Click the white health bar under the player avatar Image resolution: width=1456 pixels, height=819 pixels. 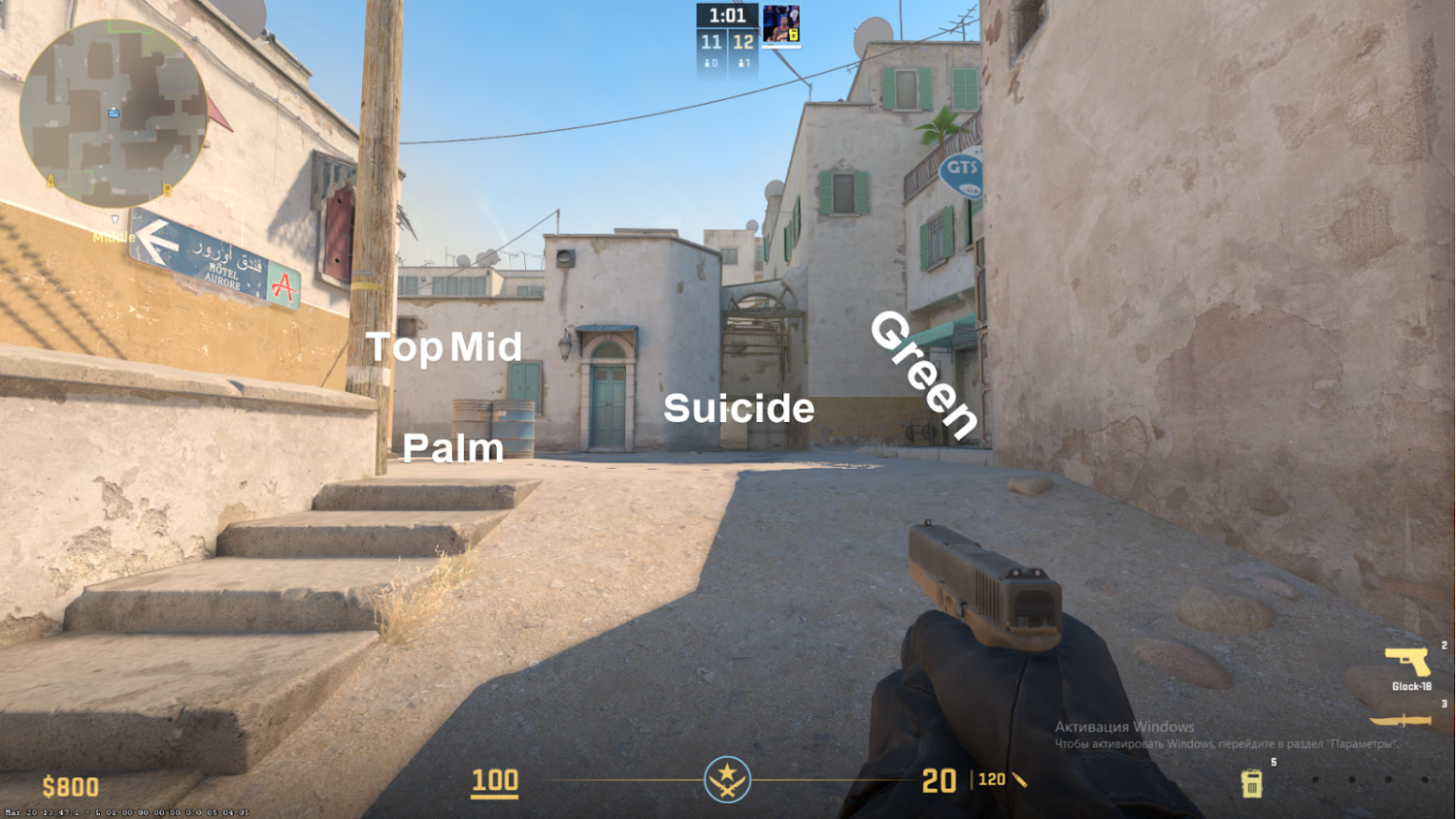point(781,47)
